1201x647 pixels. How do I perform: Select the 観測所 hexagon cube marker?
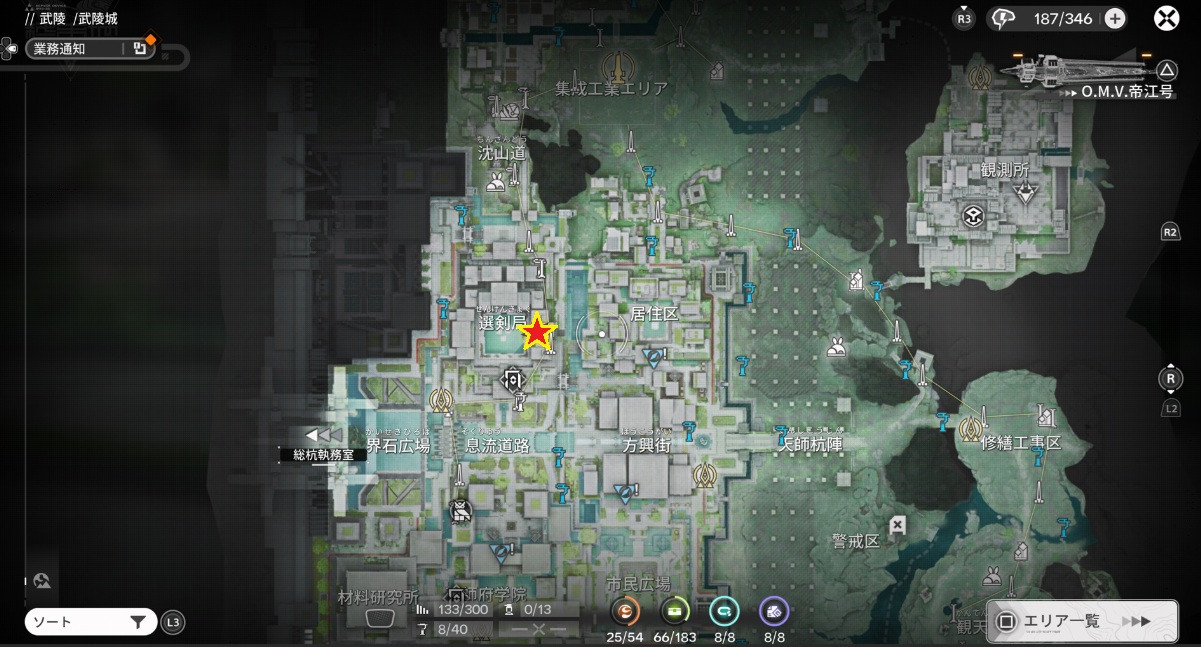click(x=972, y=215)
